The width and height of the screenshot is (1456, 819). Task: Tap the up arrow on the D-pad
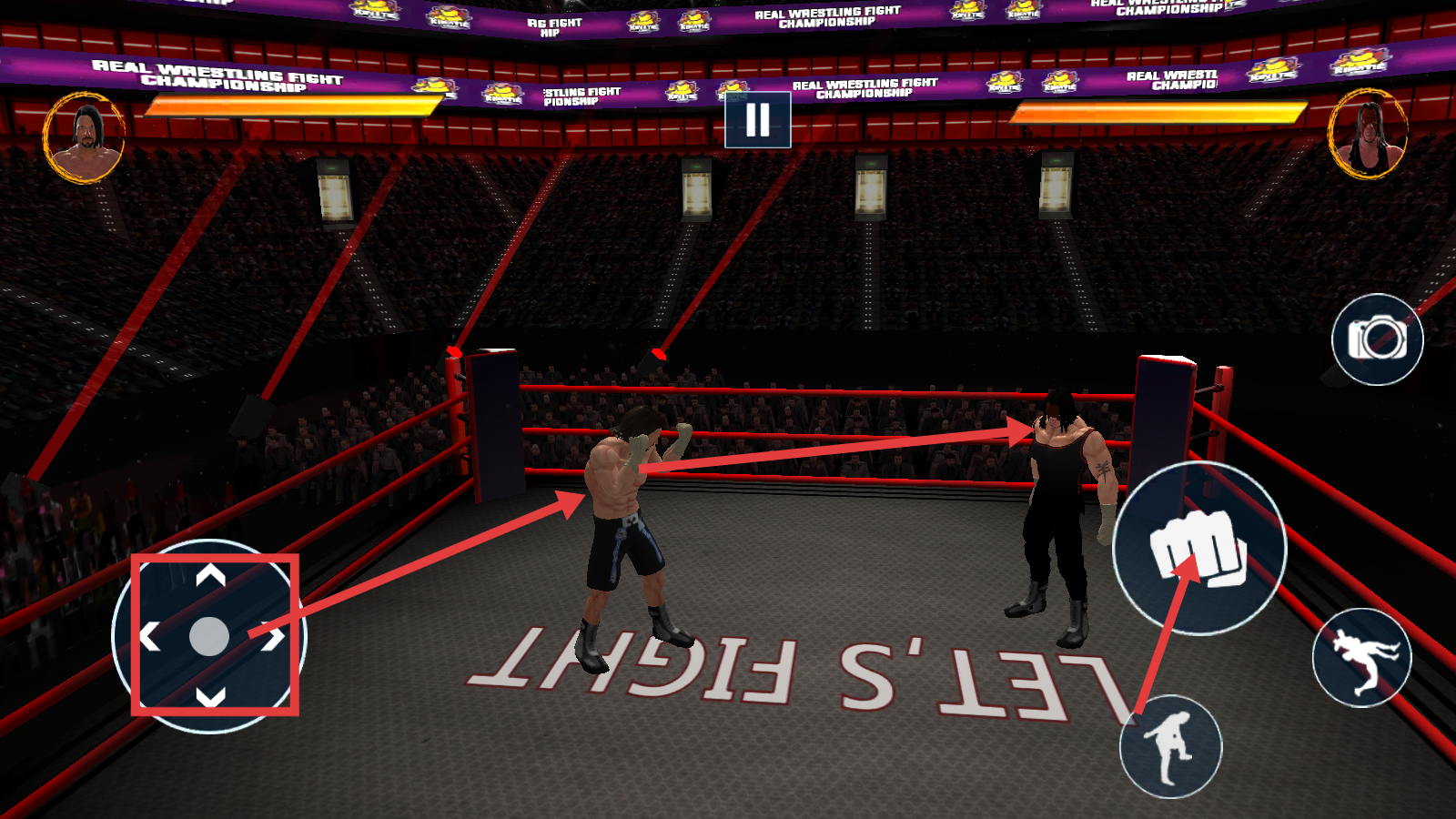point(210,575)
